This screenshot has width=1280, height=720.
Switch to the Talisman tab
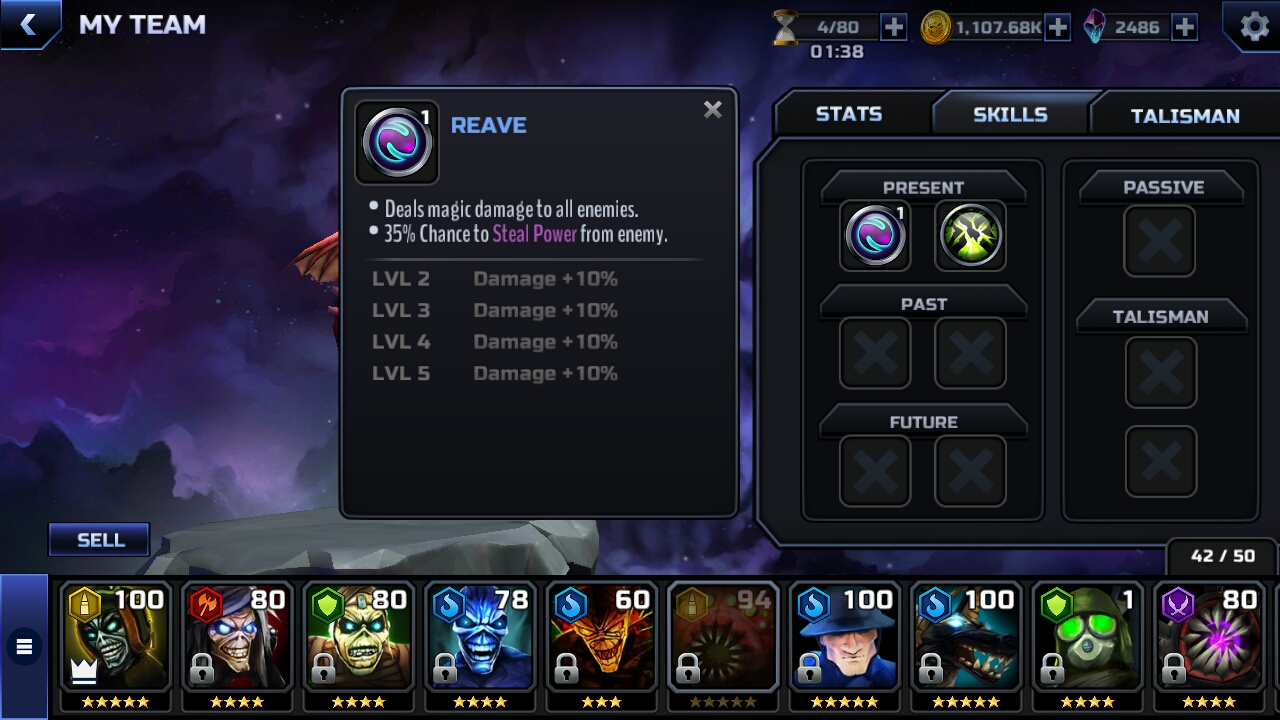pos(1184,116)
